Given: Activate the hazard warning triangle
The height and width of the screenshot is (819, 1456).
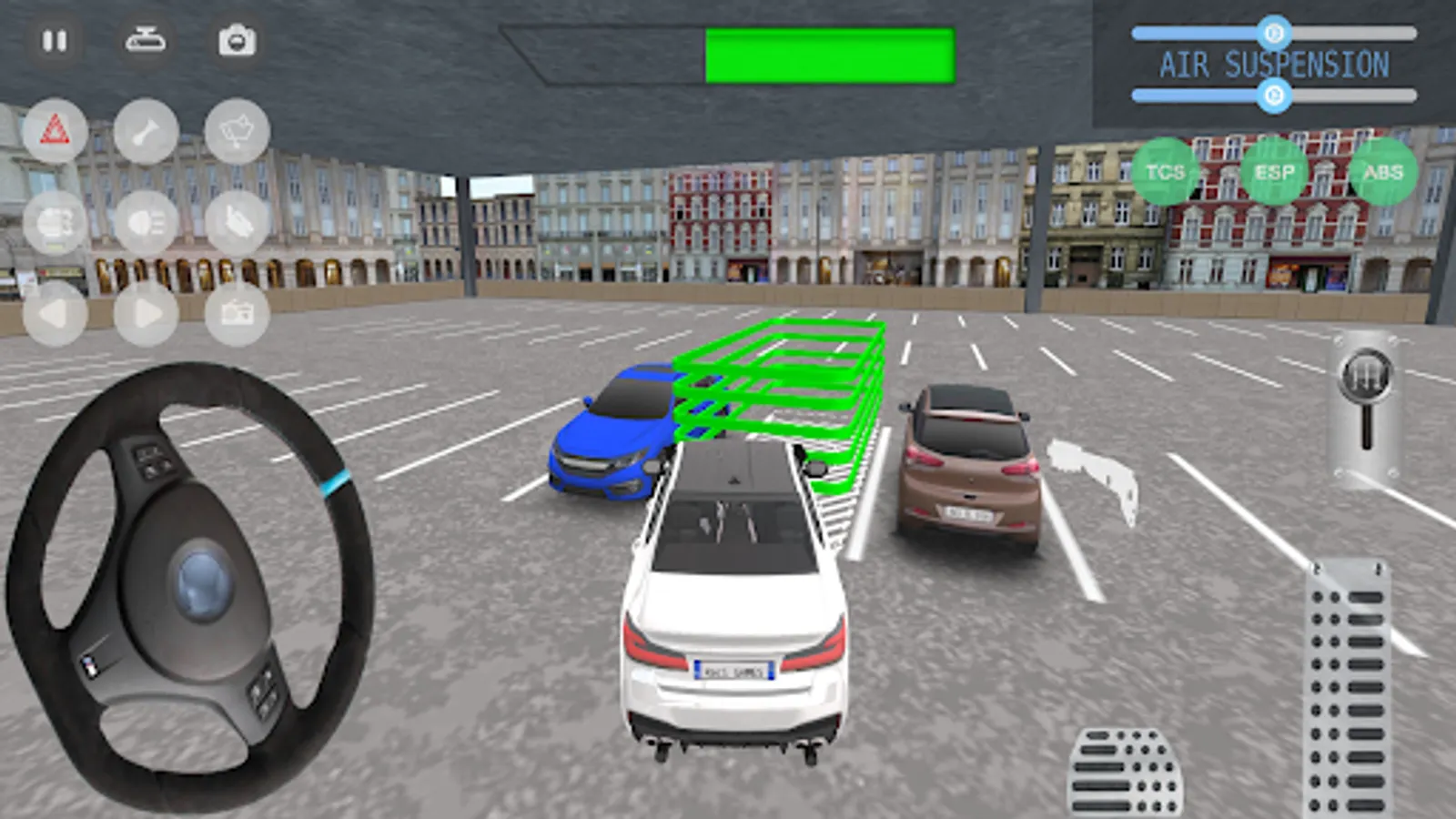Looking at the screenshot, I should click(56, 127).
